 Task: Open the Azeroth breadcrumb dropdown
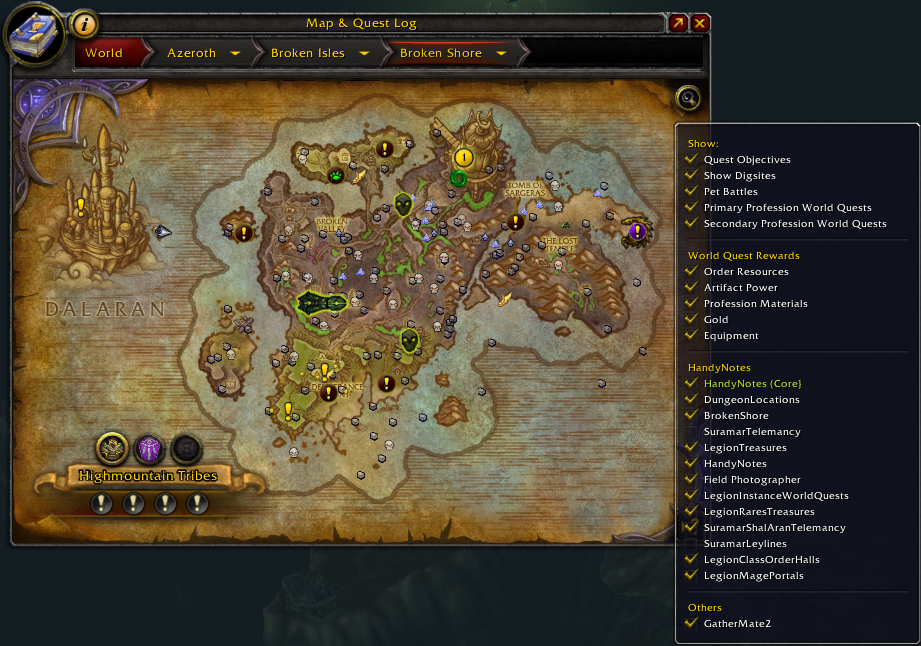point(235,53)
